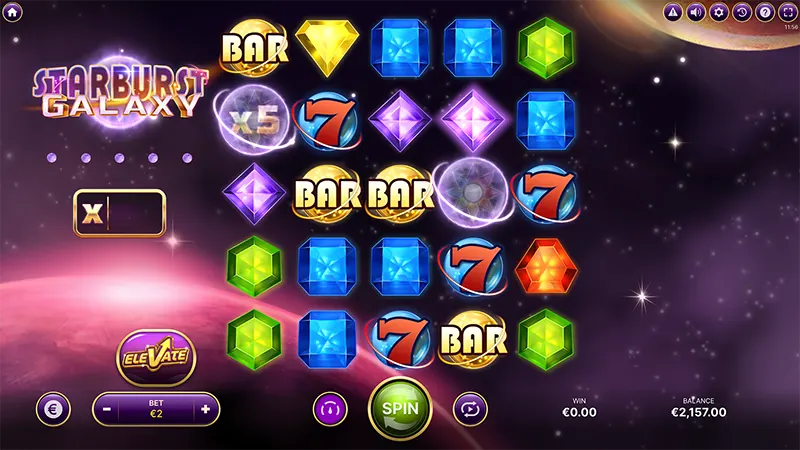Toggle fullscreen mode

[787, 12]
